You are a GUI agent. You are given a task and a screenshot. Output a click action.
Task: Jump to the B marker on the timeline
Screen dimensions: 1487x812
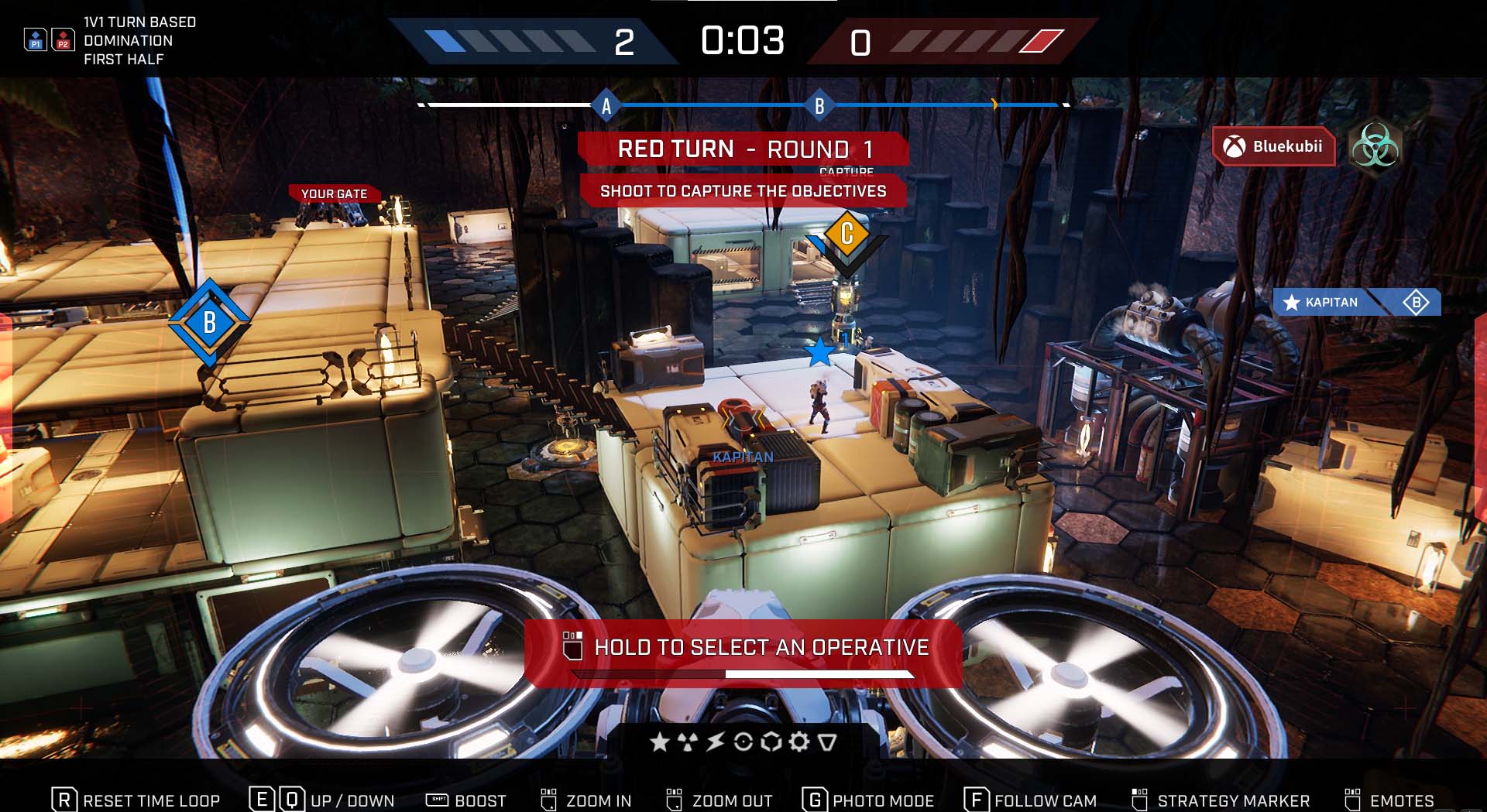click(x=819, y=106)
